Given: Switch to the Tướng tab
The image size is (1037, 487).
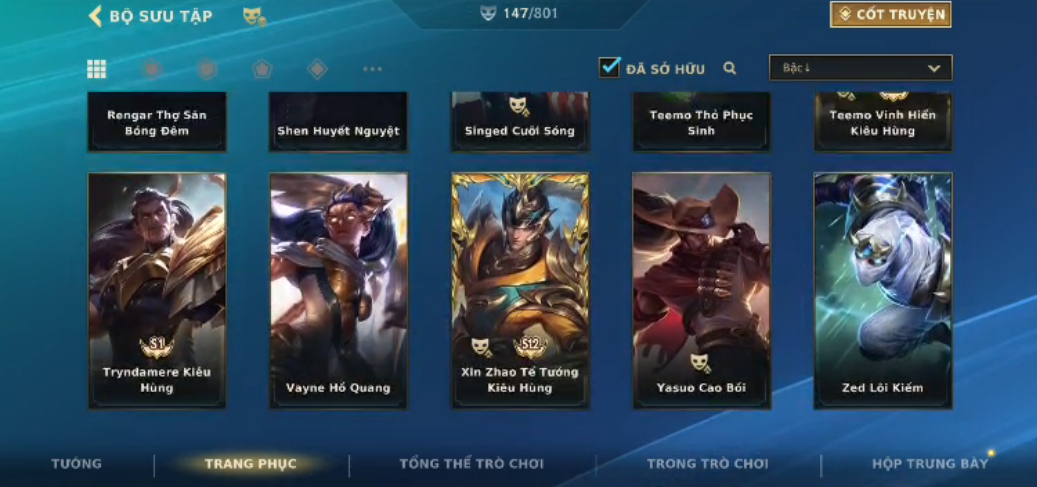Looking at the screenshot, I should pos(77,464).
